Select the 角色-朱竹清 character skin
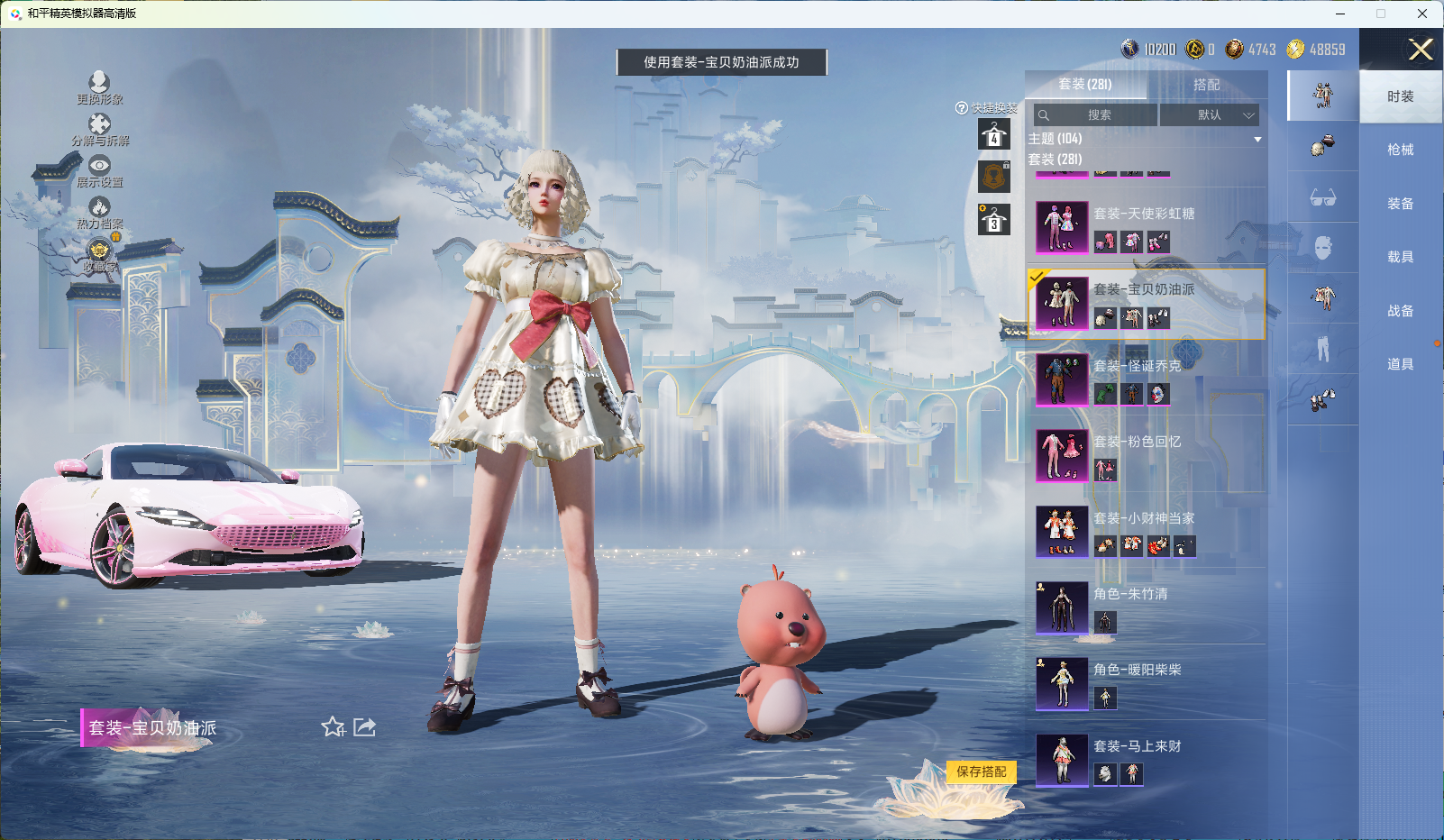The image size is (1444, 840). pyautogui.click(x=1145, y=607)
